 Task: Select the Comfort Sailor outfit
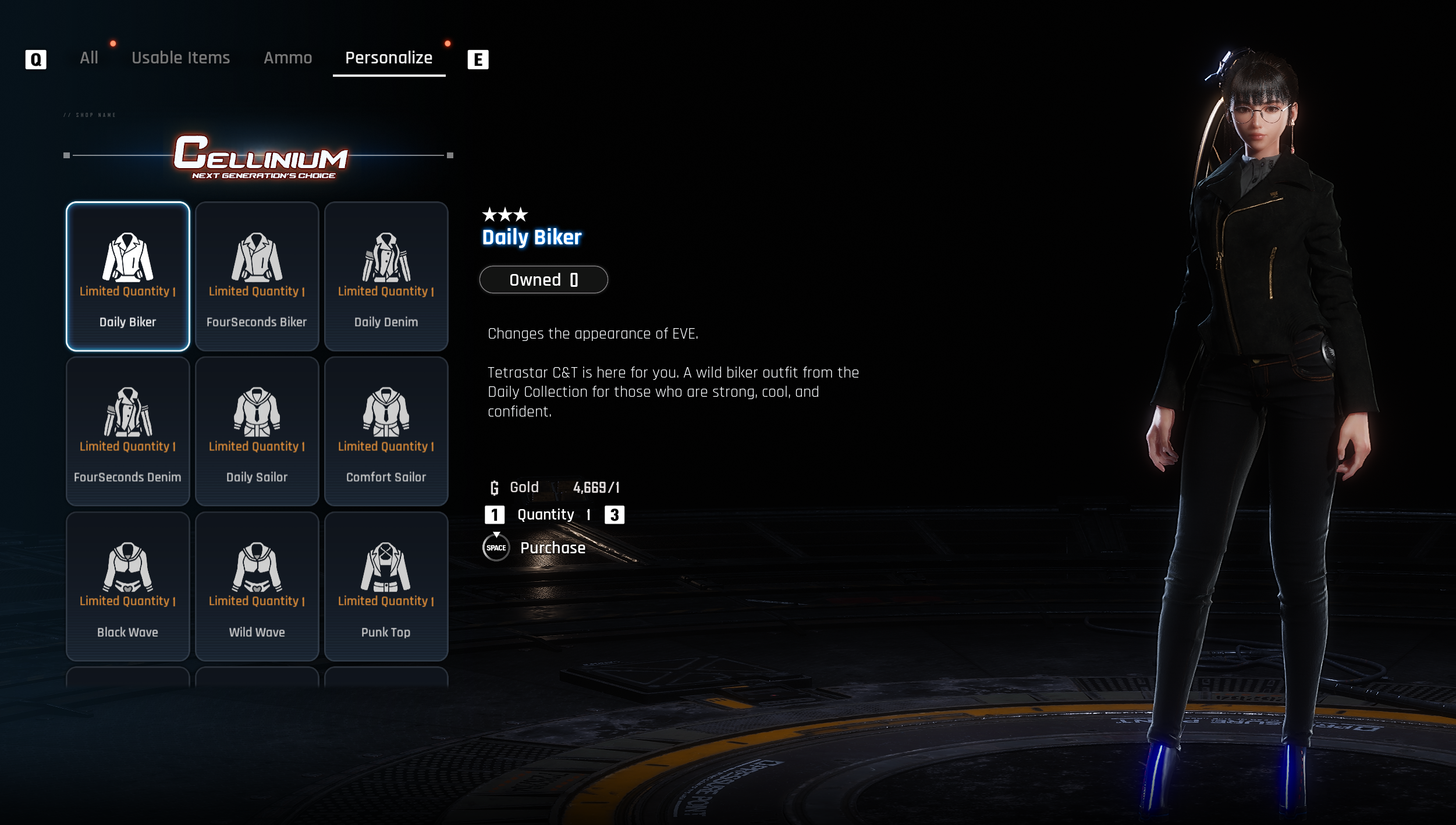click(386, 431)
